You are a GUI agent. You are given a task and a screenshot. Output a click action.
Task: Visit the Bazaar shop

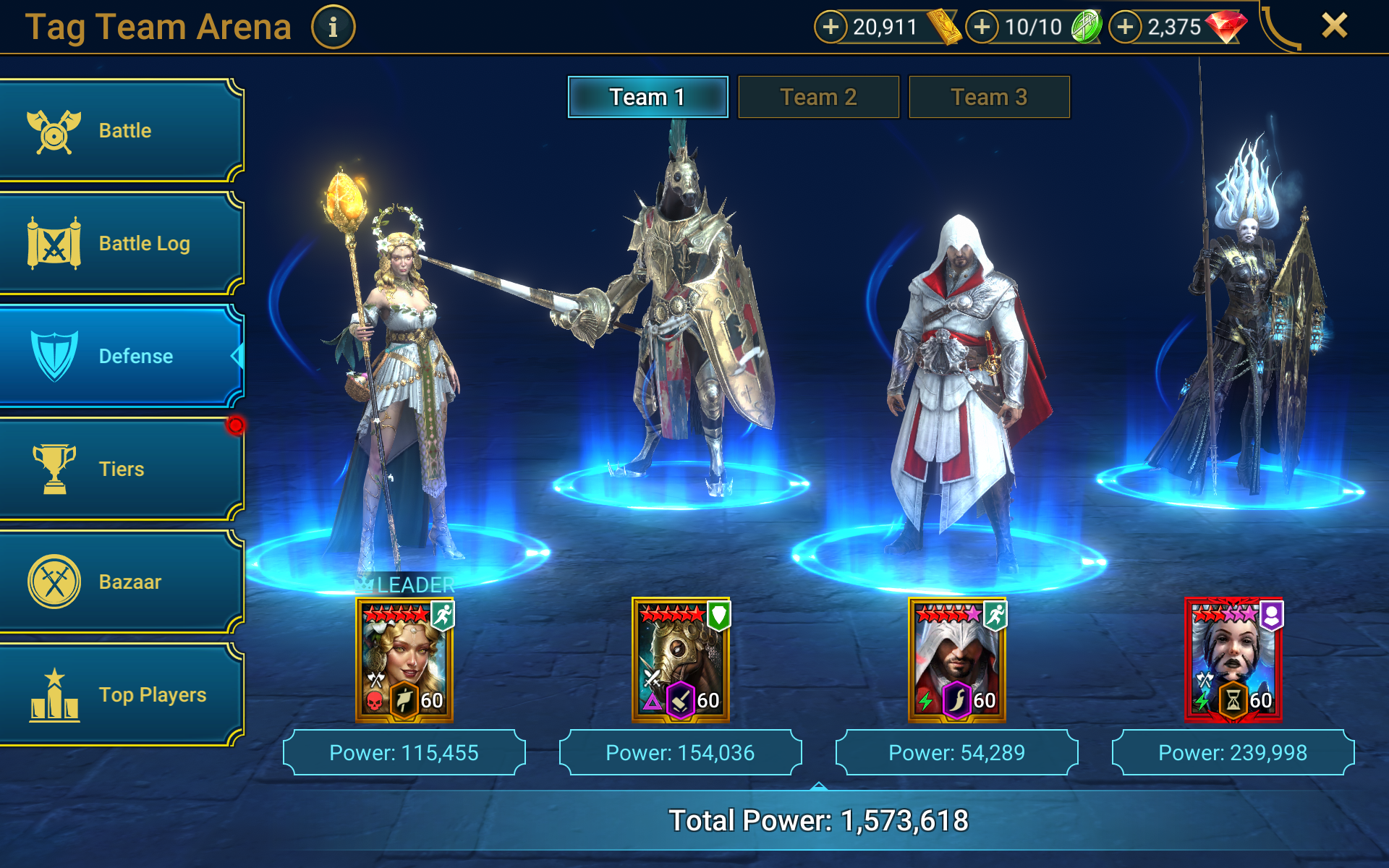[120, 582]
